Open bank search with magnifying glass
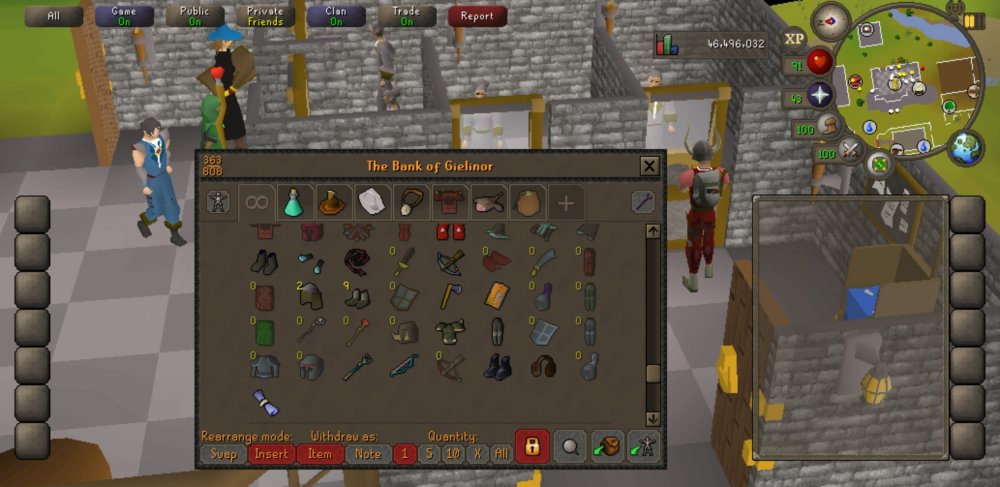Image resolution: width=1000 pixels, height=487 pixels. tap(570, 447)
